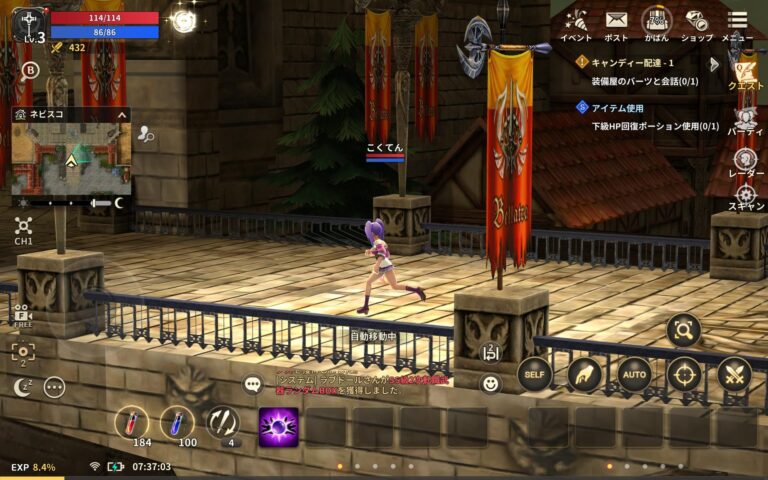
Task: Open the かばん bag inventory
Action: click(x=656, y=23)
